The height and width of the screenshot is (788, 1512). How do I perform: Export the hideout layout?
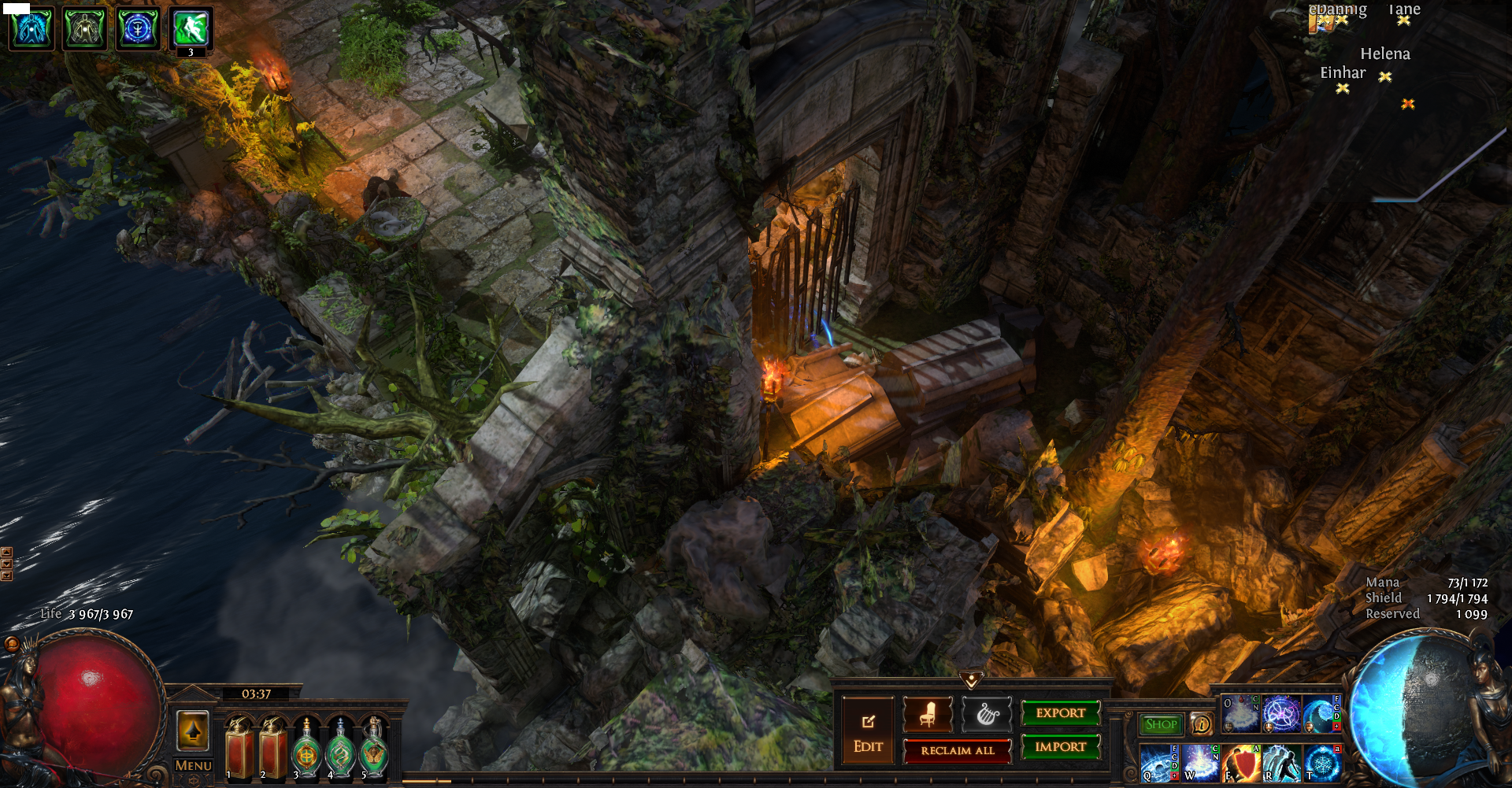[x=1060, y=713]
